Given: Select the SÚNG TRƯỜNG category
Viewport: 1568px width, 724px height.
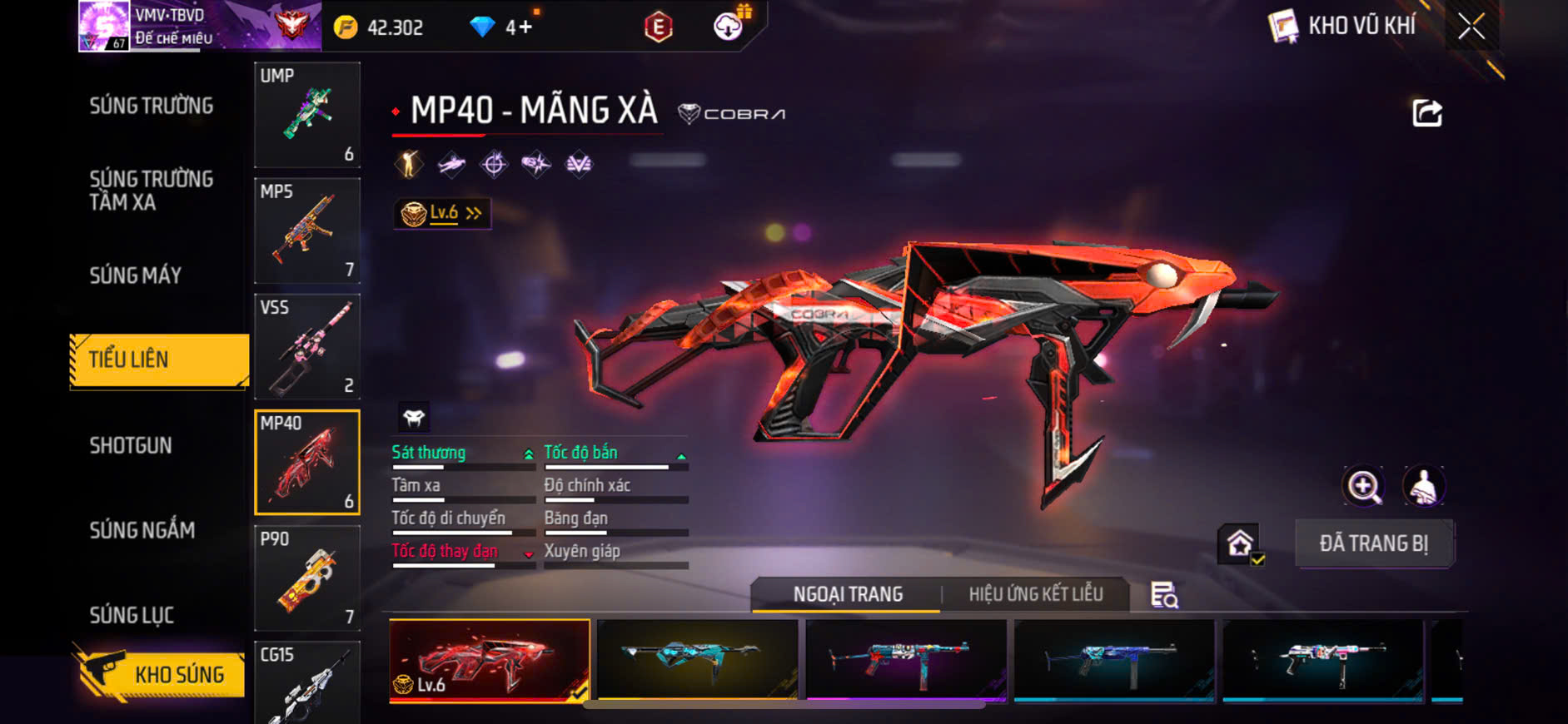Looking at the screenshot, I should (x=152, y=106).
